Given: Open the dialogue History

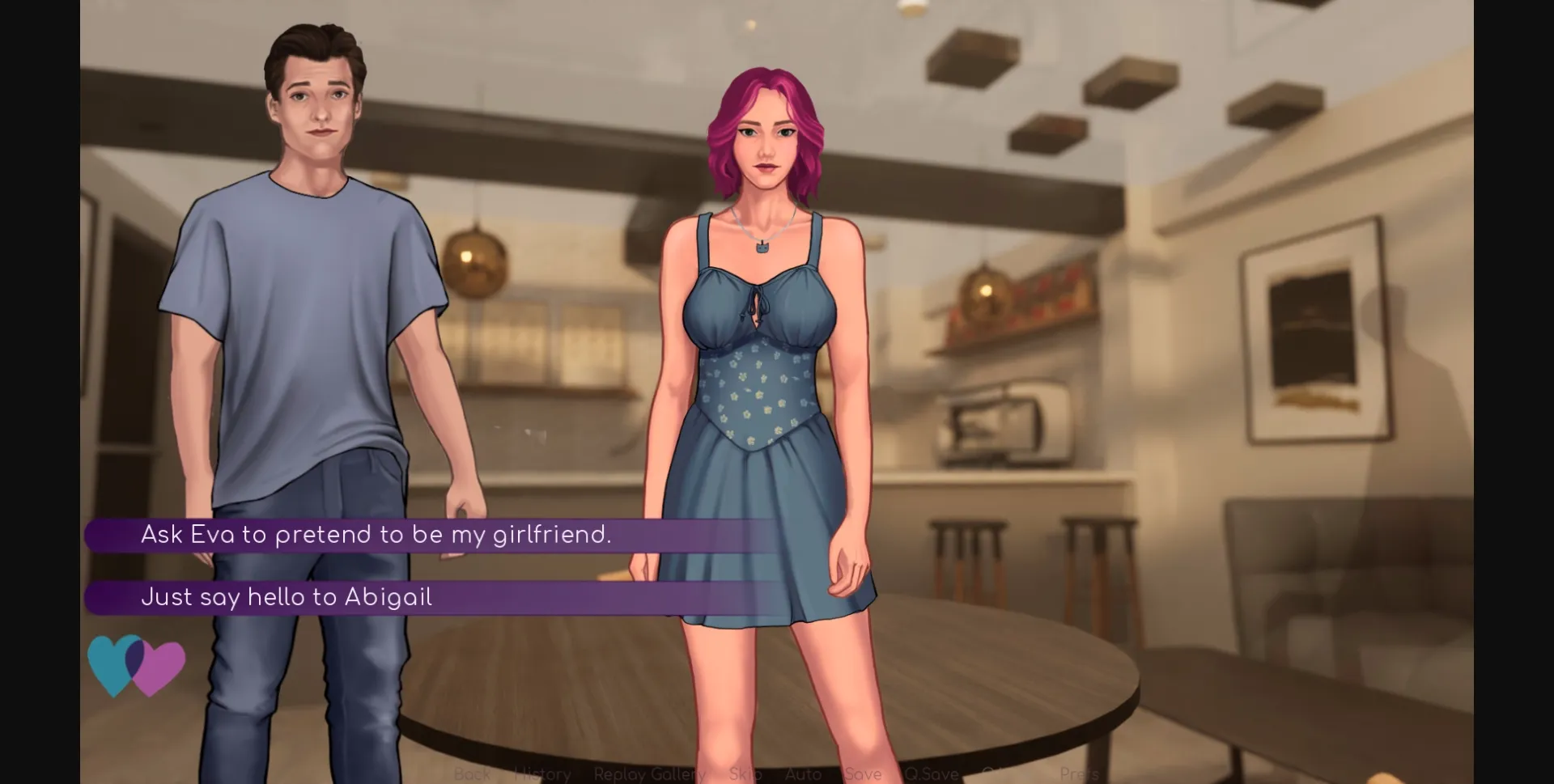Looking at the screenshot, I should (x=542, y=774).
